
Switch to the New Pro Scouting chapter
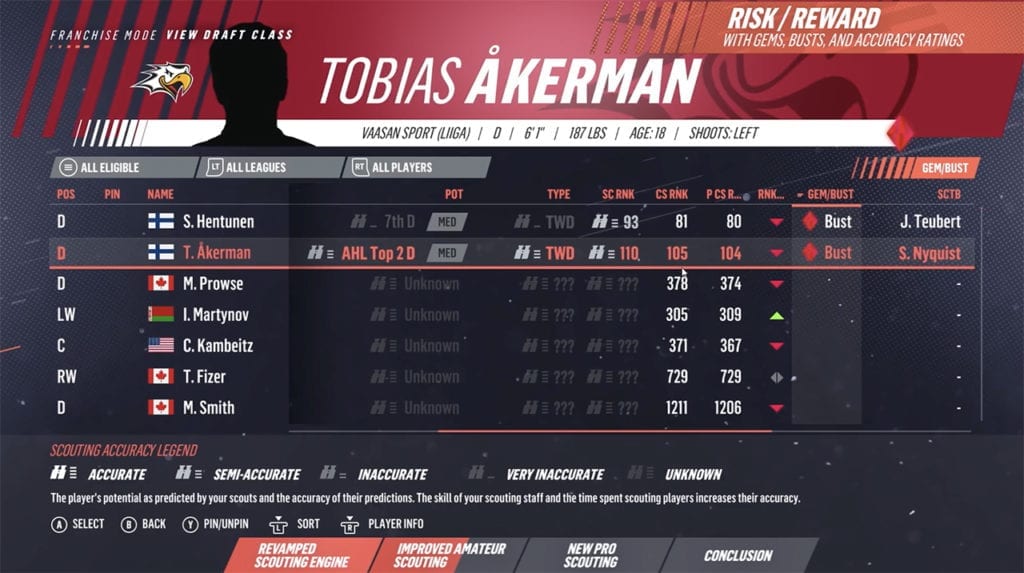pyautogui.click(x=590, y=555)
